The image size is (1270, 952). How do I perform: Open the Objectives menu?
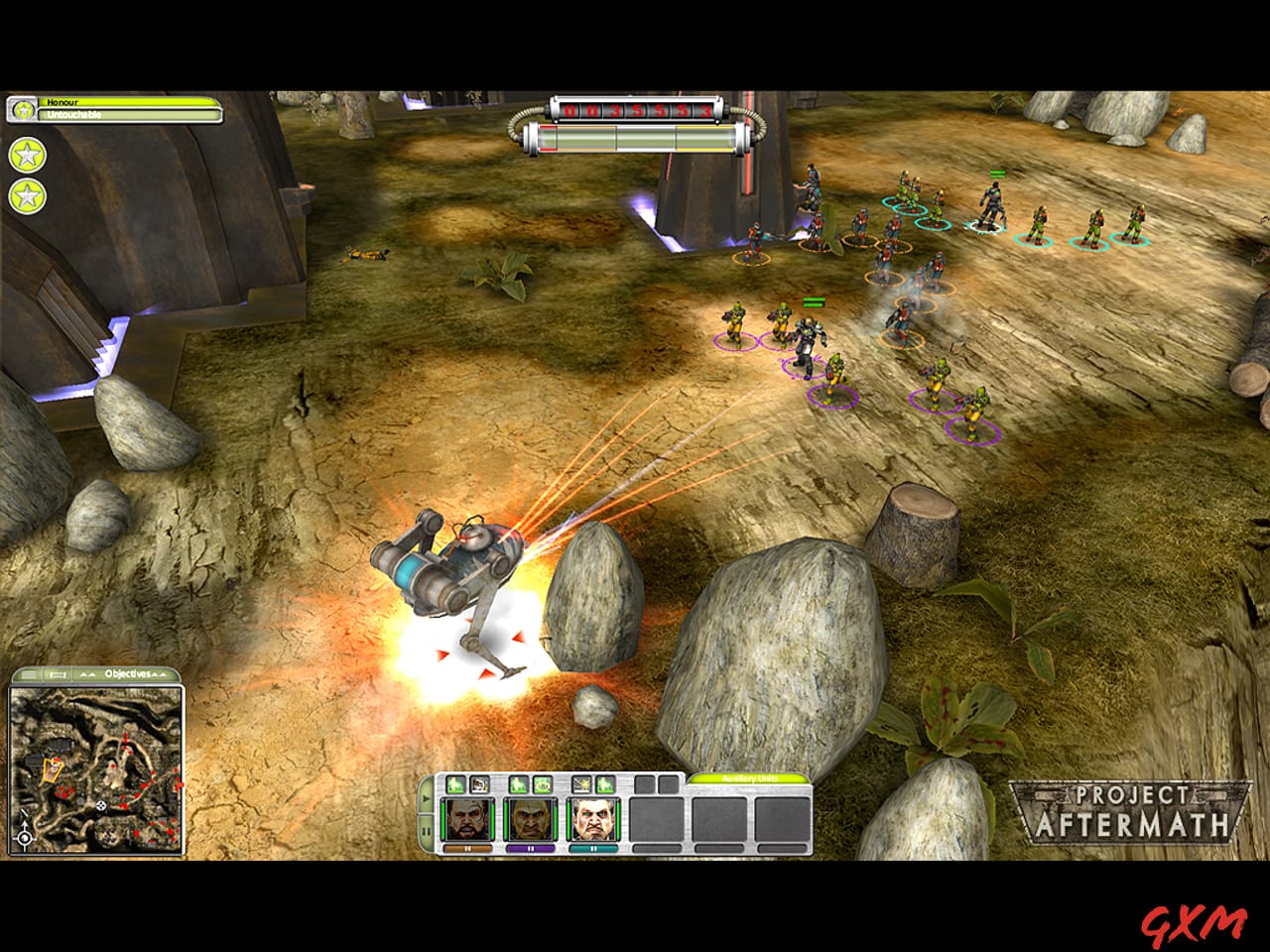click(x=128, y=673)
